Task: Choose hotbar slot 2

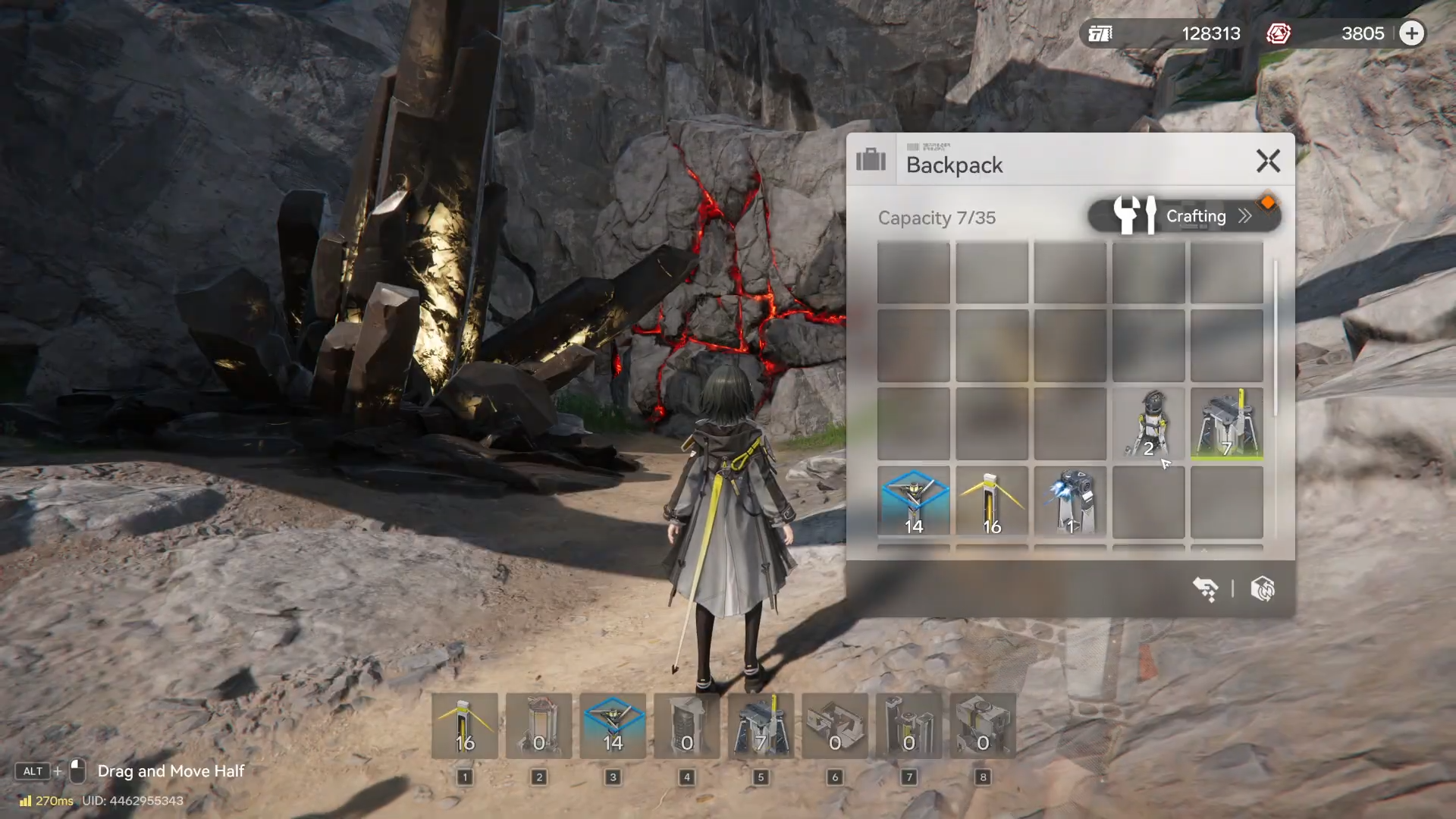Action: [x=538, y=726]
